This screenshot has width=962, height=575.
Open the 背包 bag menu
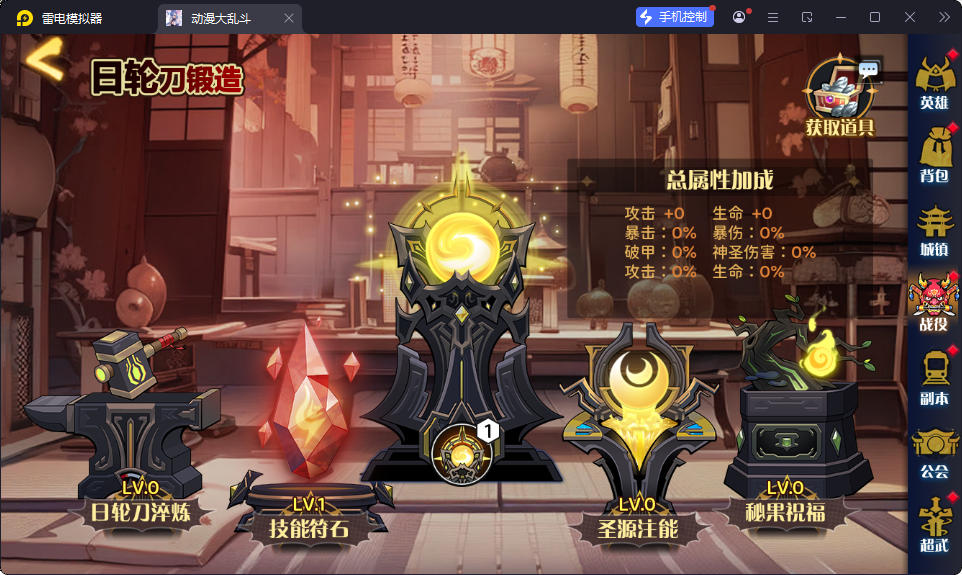pyautogui.click(x=934, y=153)
